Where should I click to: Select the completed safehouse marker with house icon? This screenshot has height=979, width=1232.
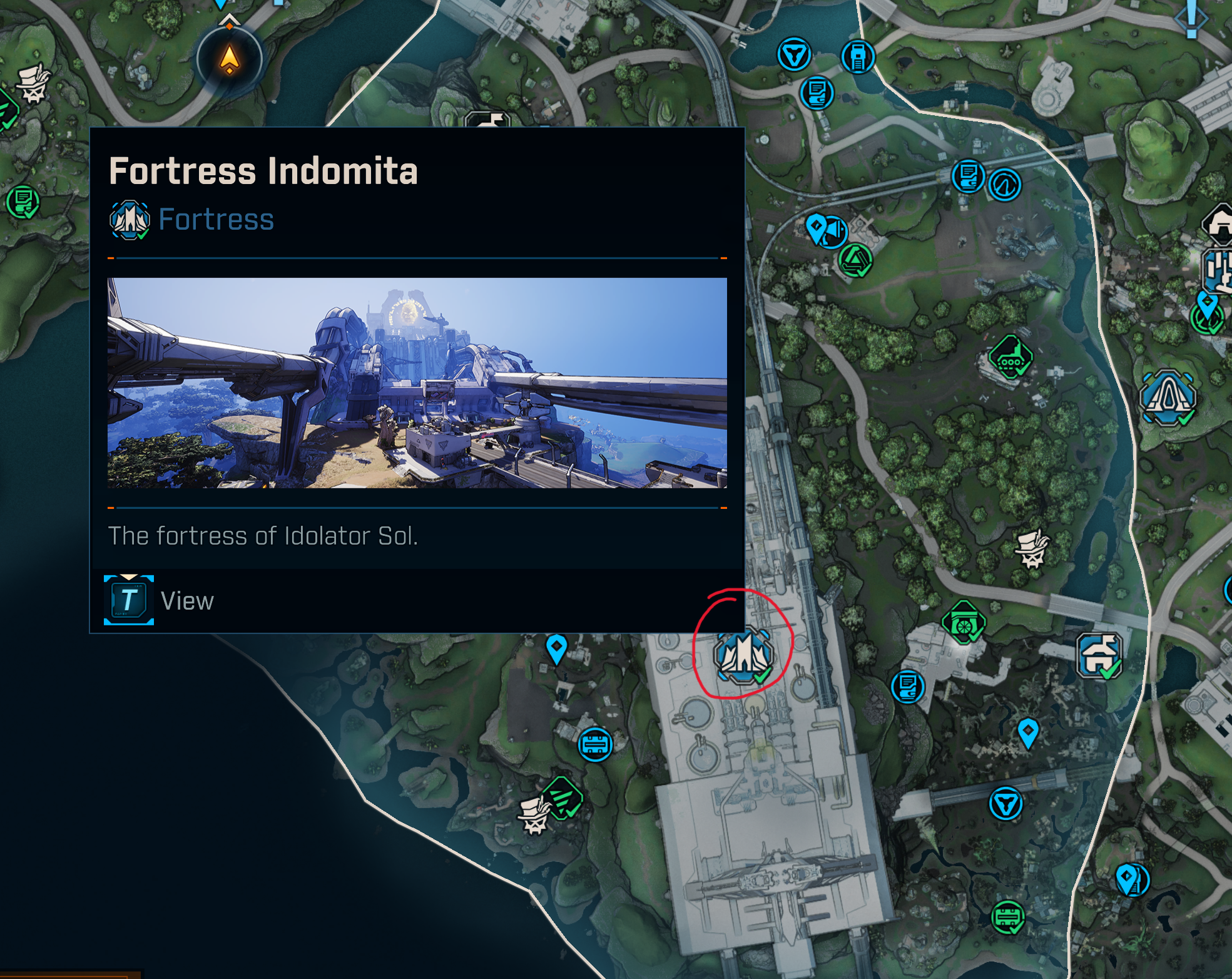(1099, 656)
